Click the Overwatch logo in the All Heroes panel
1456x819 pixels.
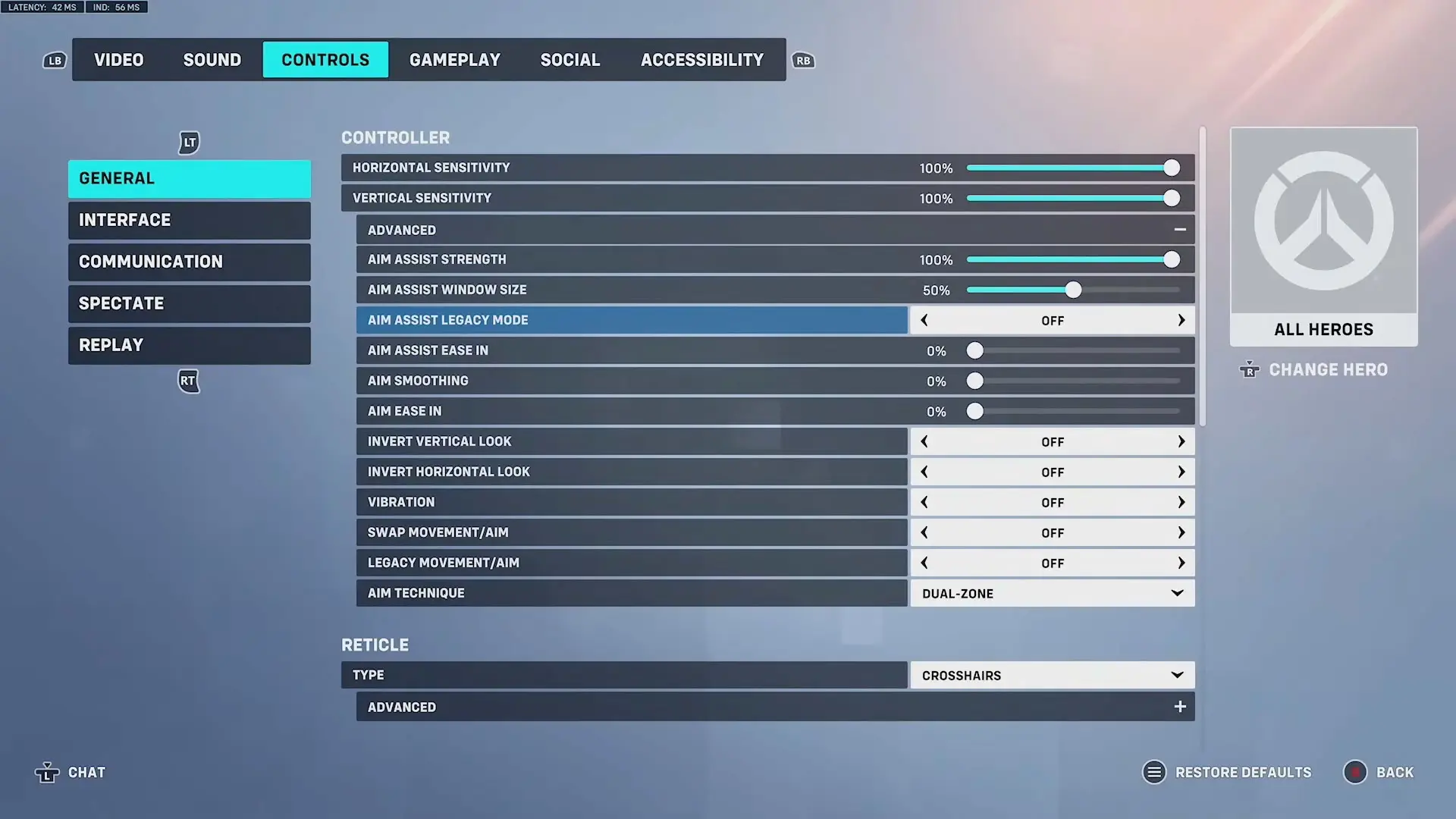pyautogui.click(x=1323, y=220)
